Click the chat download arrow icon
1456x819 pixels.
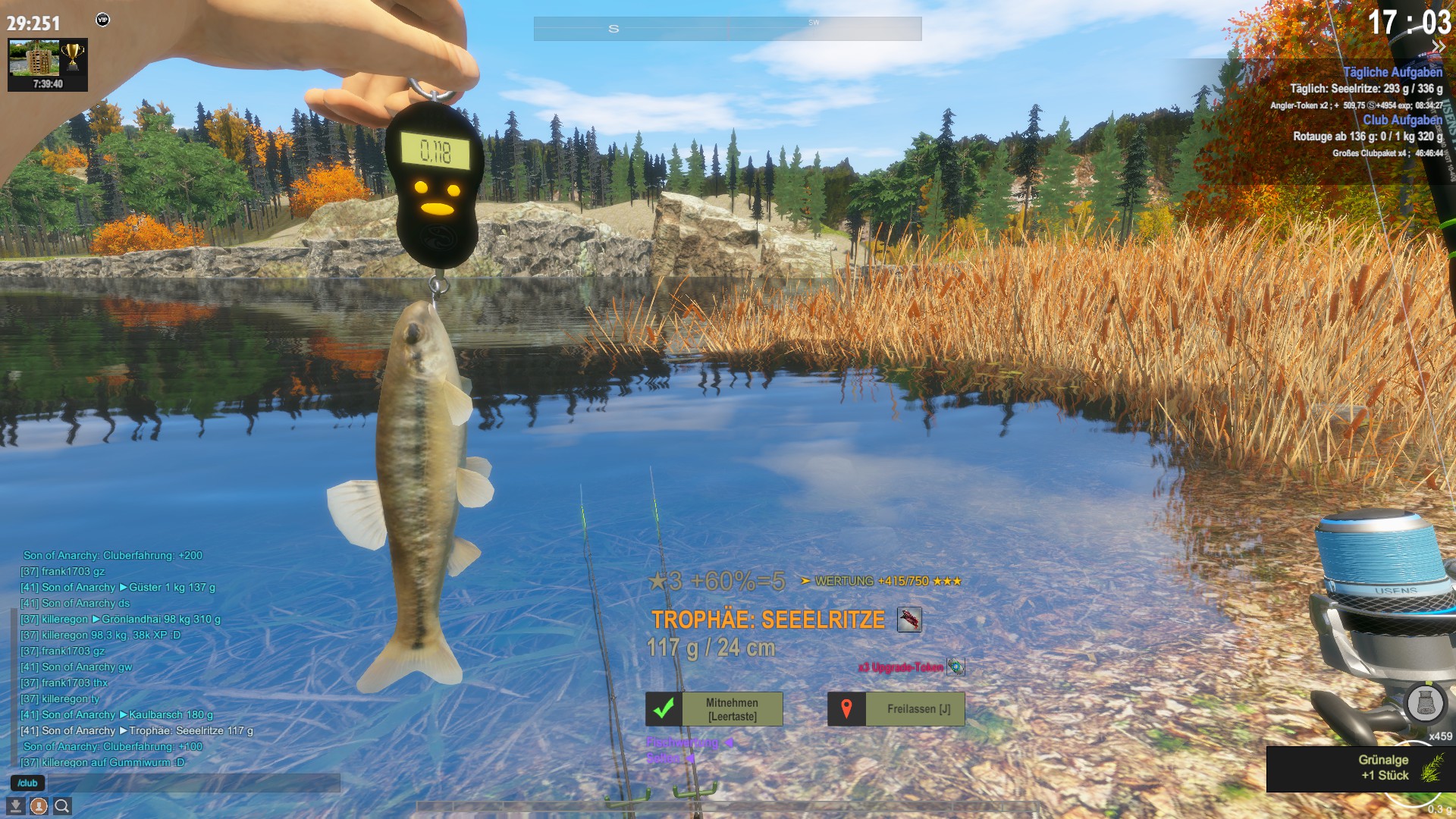pos(16,806)
